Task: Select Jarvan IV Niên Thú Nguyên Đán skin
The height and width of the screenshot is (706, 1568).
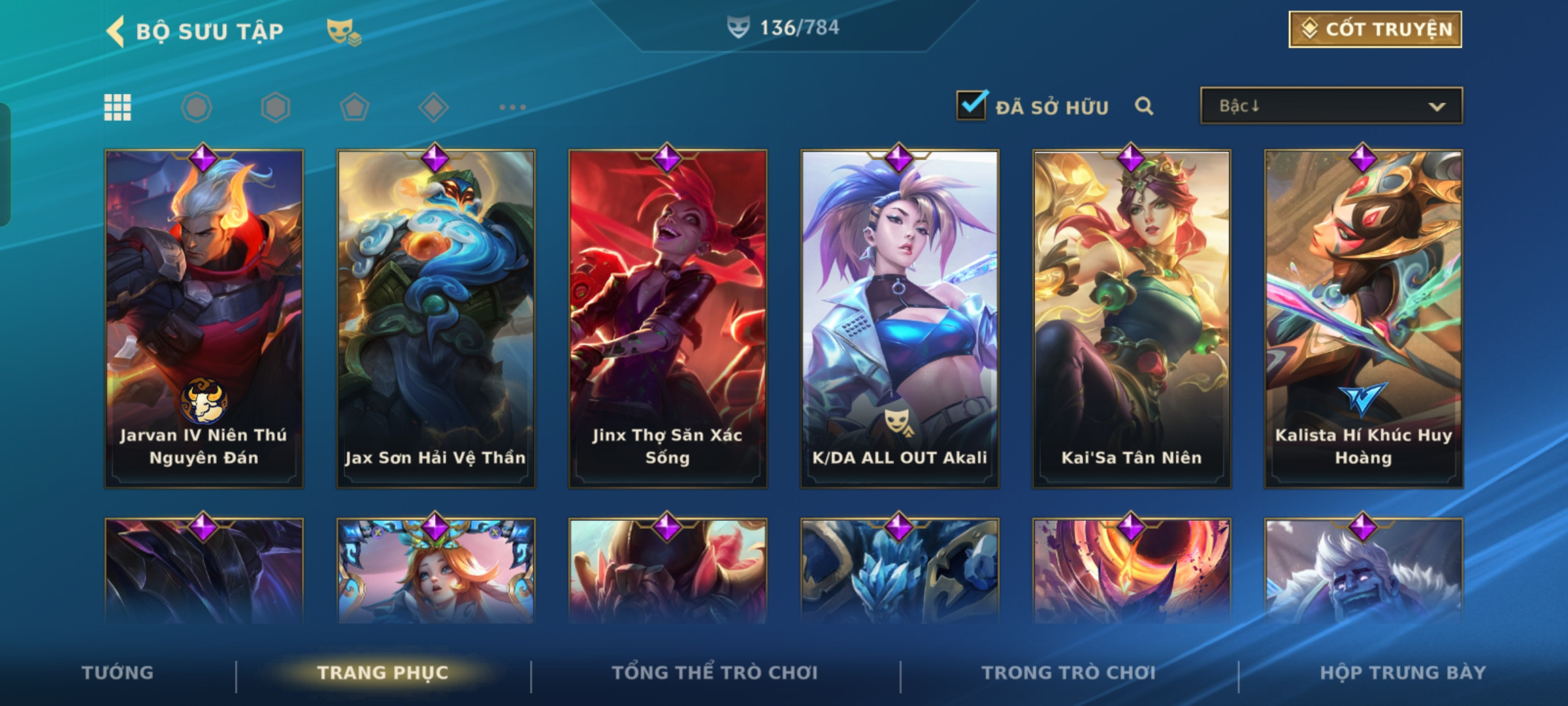Action: 204,318
